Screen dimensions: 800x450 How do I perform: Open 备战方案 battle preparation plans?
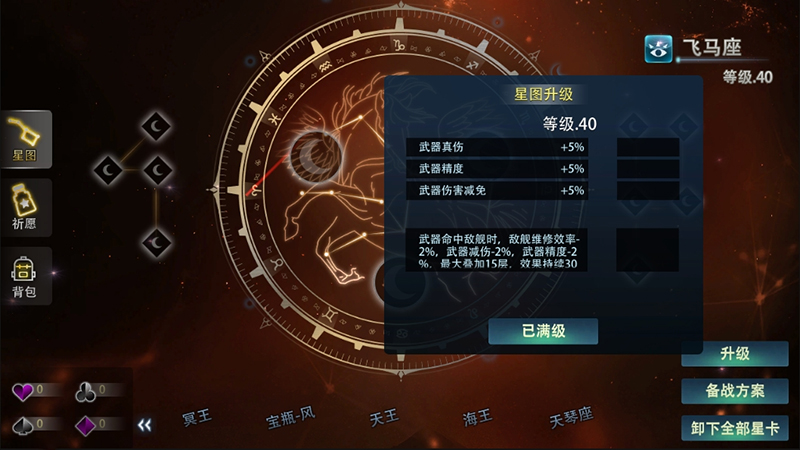(x=735, y=391)
